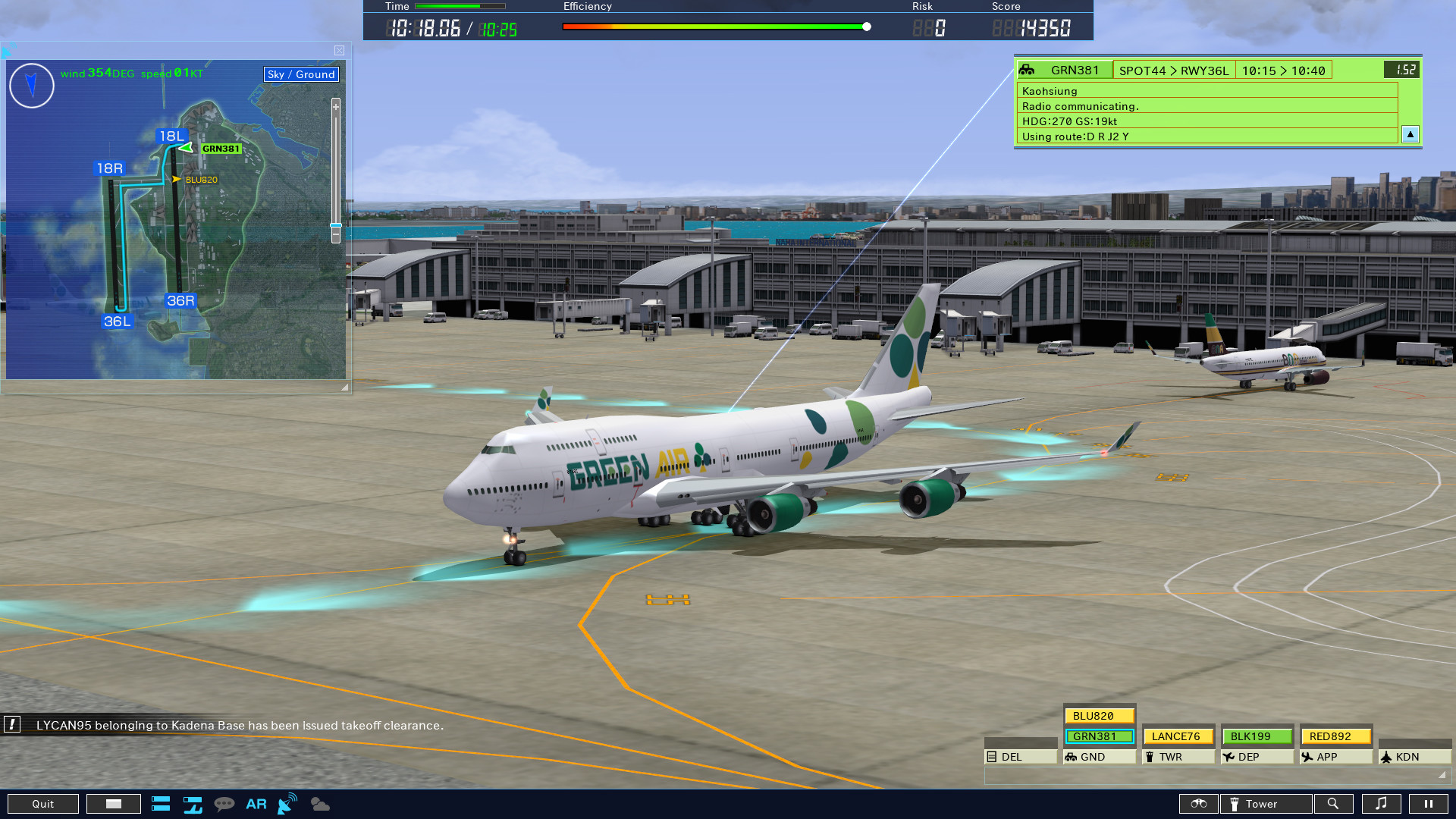The height and width of the screenshot is (819, 1456).
Task: Select the radar antenna icon
Action: tap(286, 805)
